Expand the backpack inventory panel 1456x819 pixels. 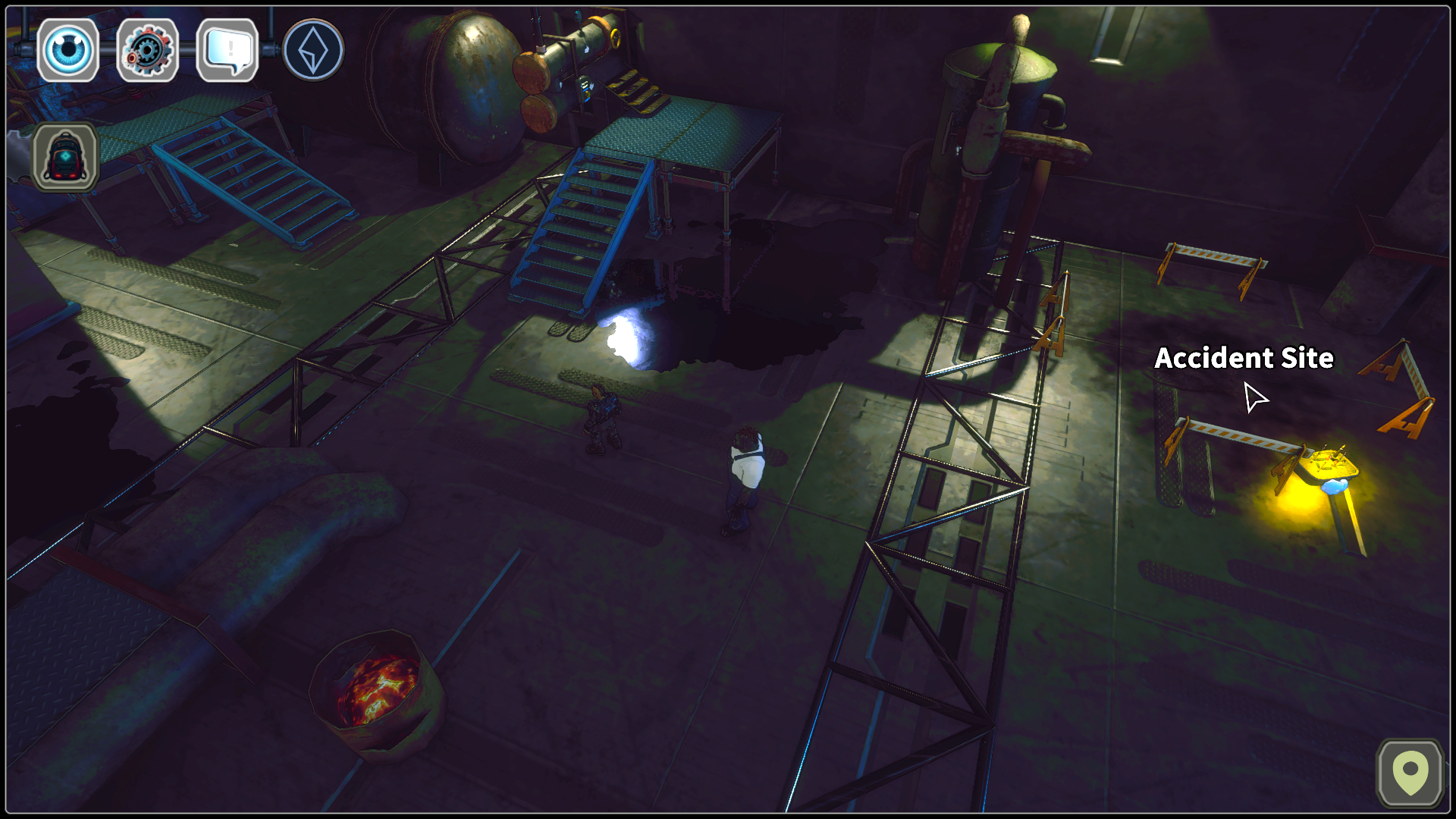coord(67,157)
